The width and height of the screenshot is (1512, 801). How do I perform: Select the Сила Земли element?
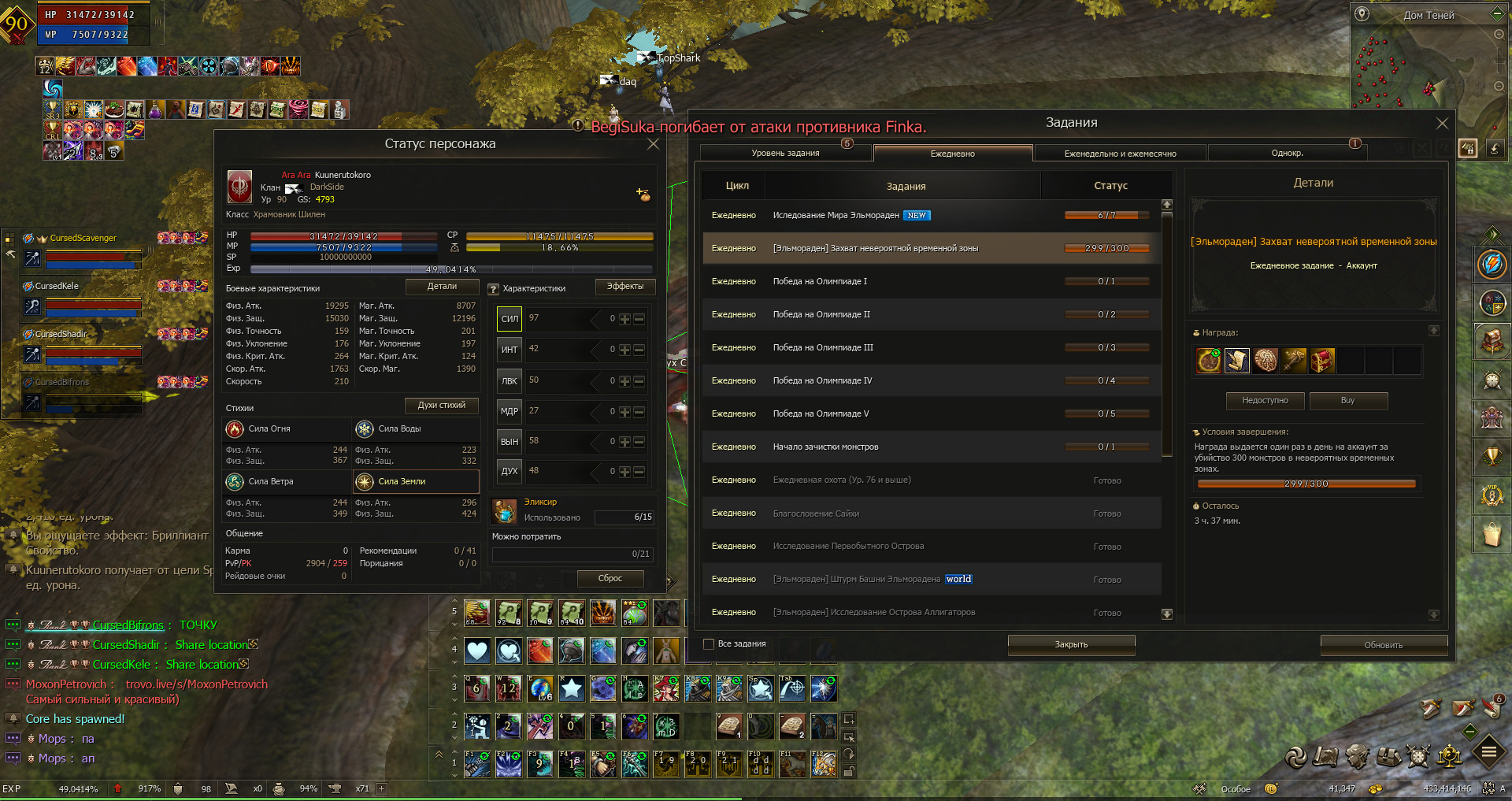pyautogui.click(x=416, y=481)
